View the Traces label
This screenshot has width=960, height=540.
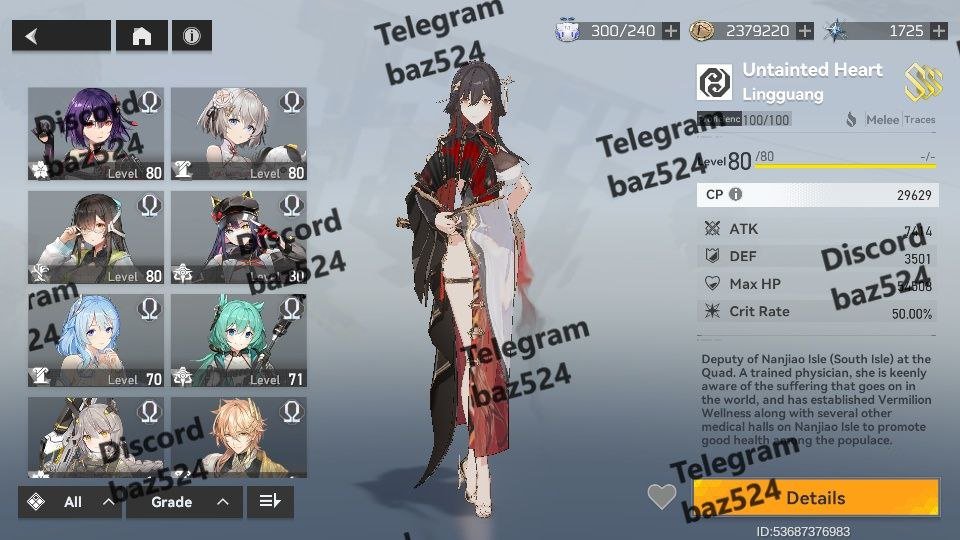(920, 120)
